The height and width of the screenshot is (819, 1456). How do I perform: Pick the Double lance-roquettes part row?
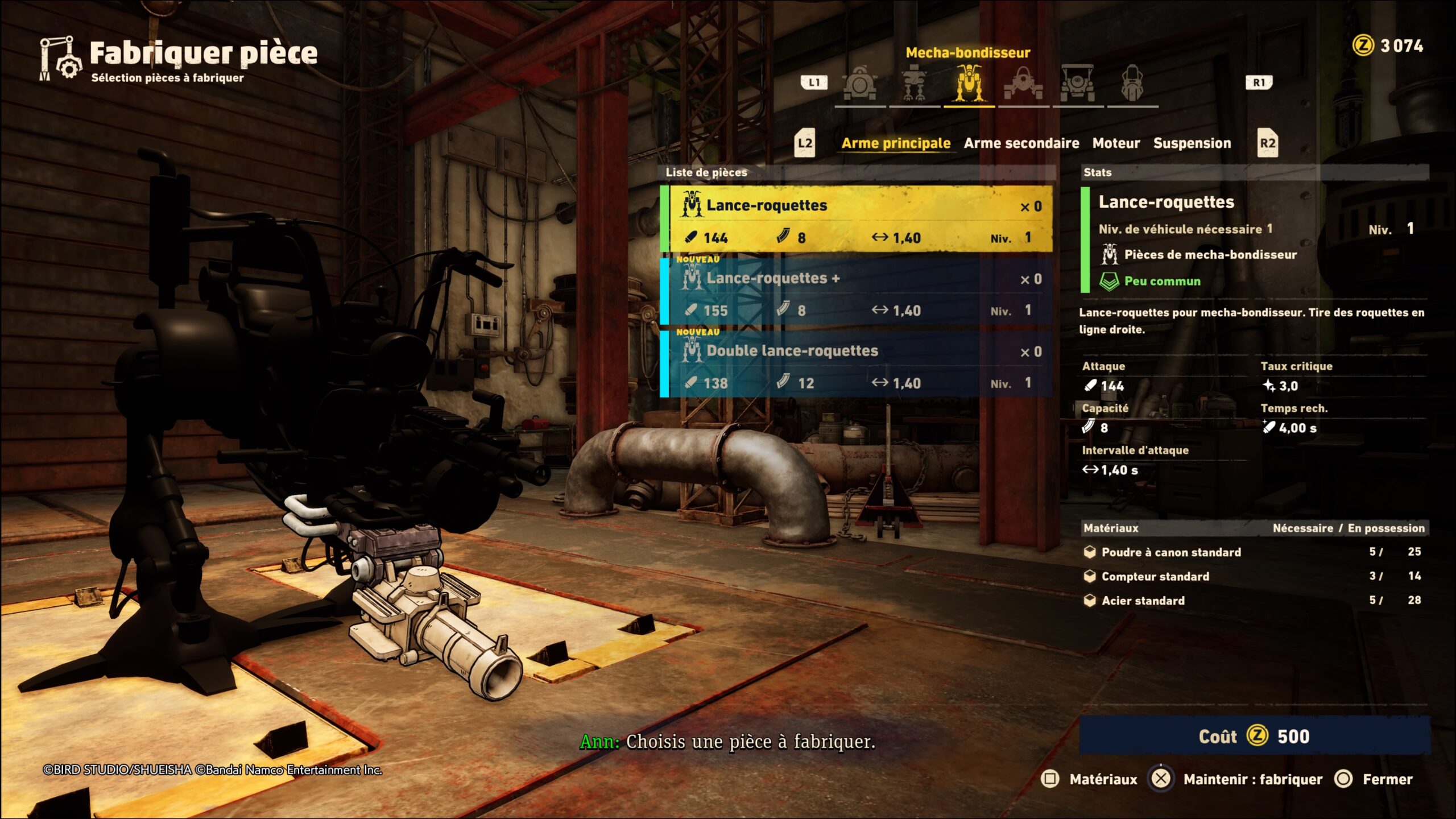(x=857, y=365)
